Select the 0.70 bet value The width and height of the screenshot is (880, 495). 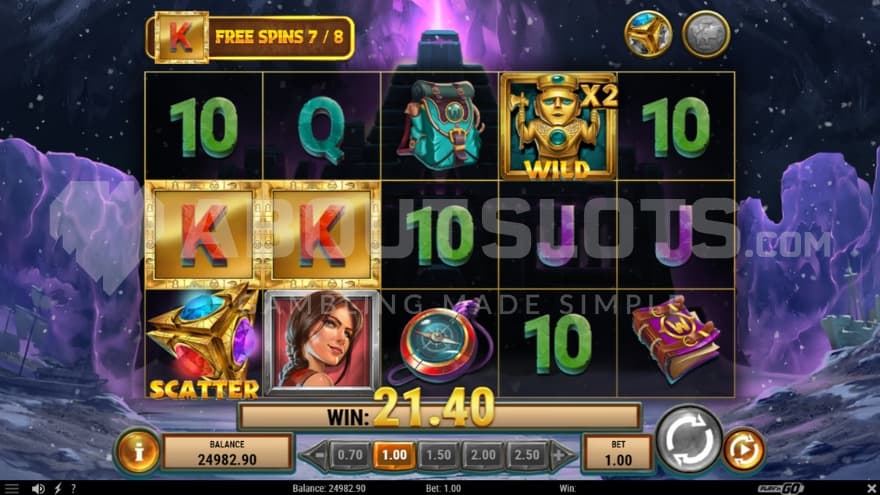click(x=350, y=454)
